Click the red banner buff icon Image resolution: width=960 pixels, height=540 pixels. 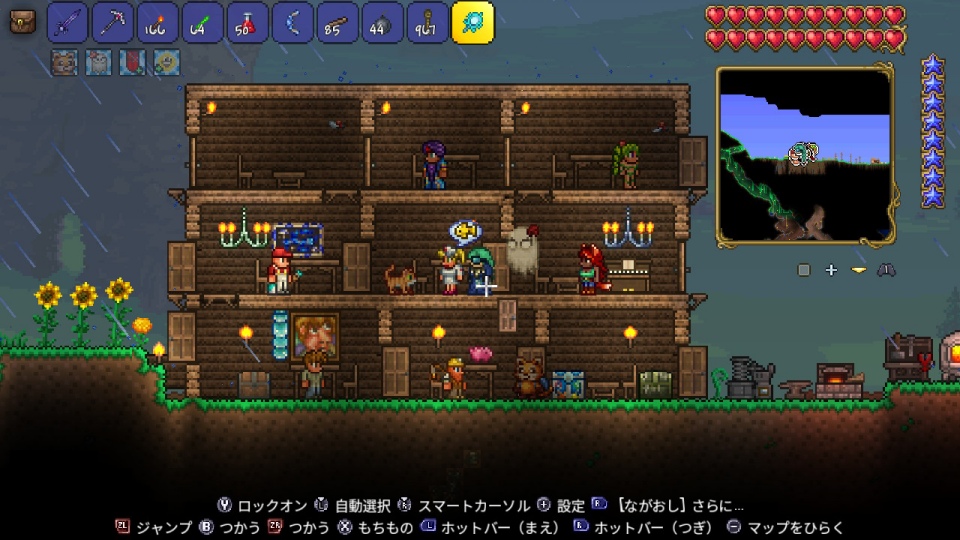(132, 63)
